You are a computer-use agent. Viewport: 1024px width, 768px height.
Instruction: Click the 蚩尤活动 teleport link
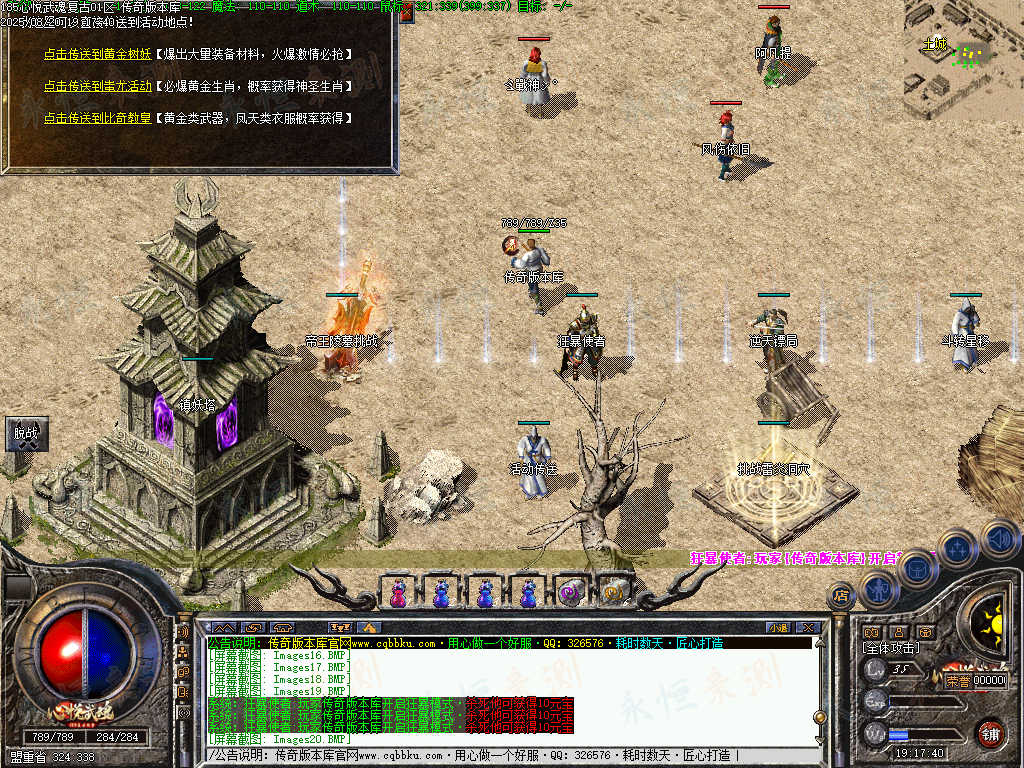click(x=98, y=86)
